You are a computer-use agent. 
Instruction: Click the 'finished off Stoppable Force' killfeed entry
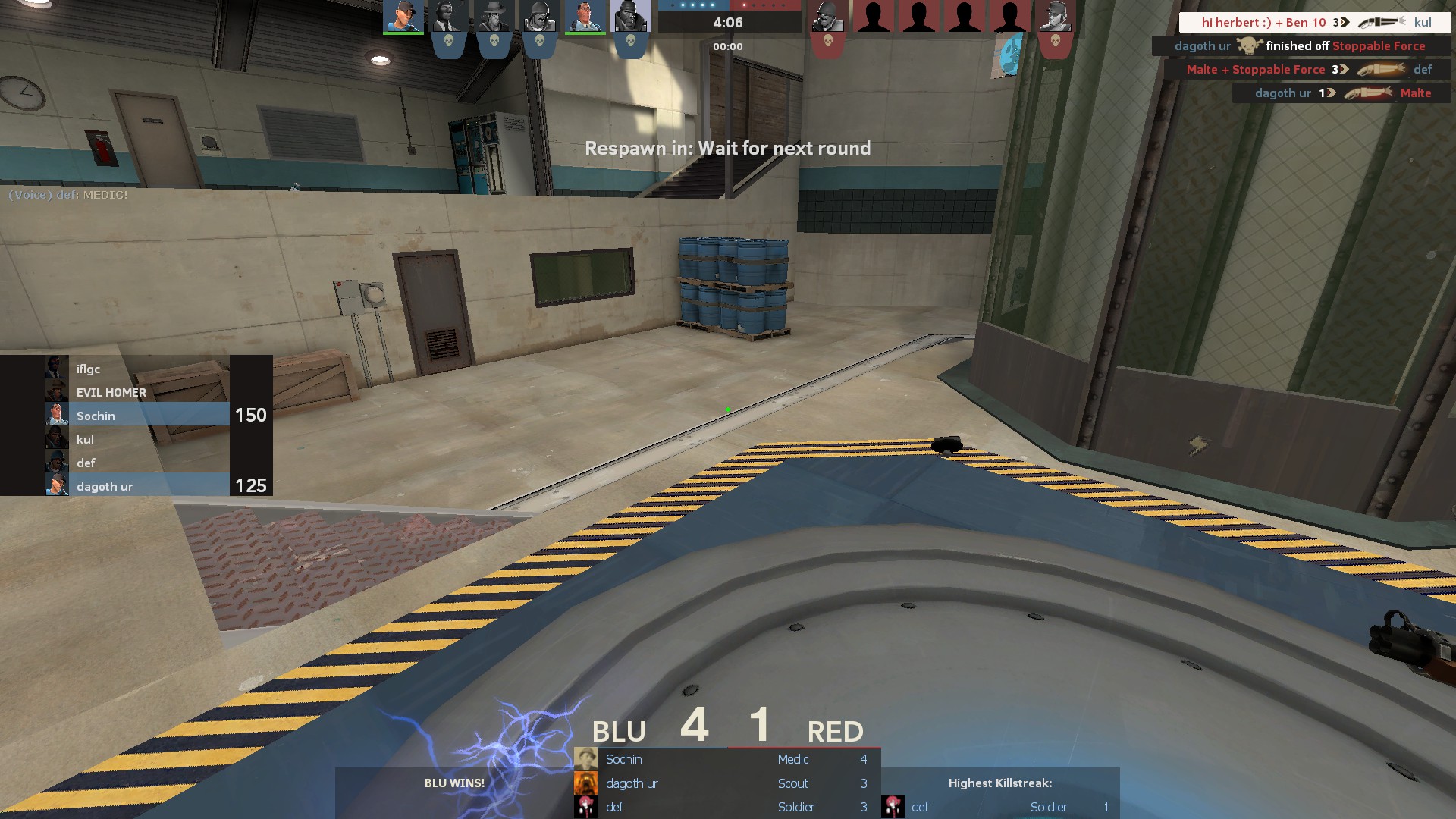click(1301, 46)
